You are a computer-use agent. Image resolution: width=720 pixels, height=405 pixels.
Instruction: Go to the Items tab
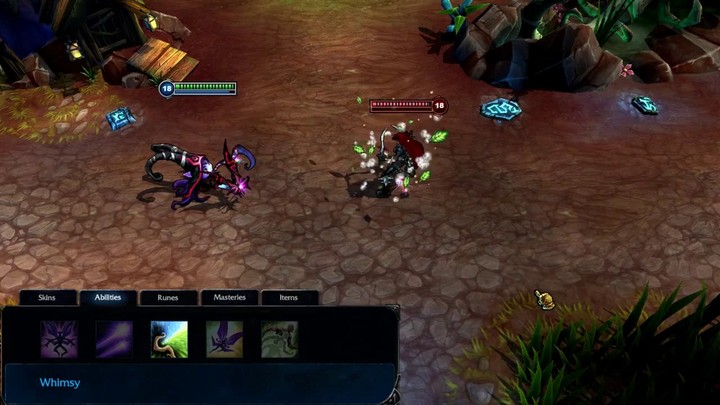click(289, 297)
